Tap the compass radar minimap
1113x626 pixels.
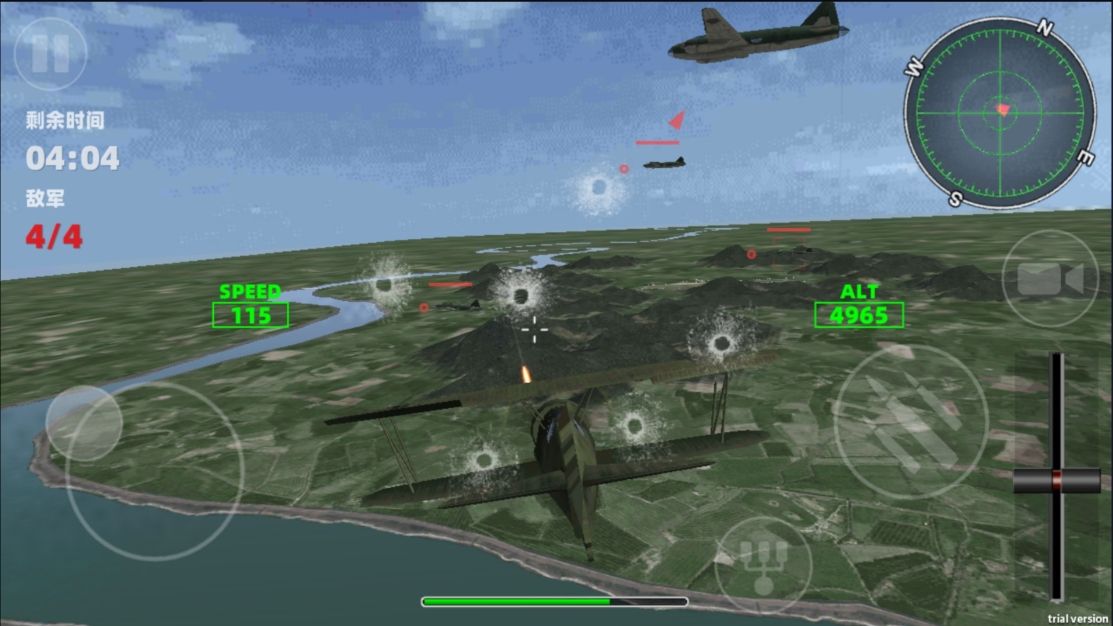(x=1000, y=112)
